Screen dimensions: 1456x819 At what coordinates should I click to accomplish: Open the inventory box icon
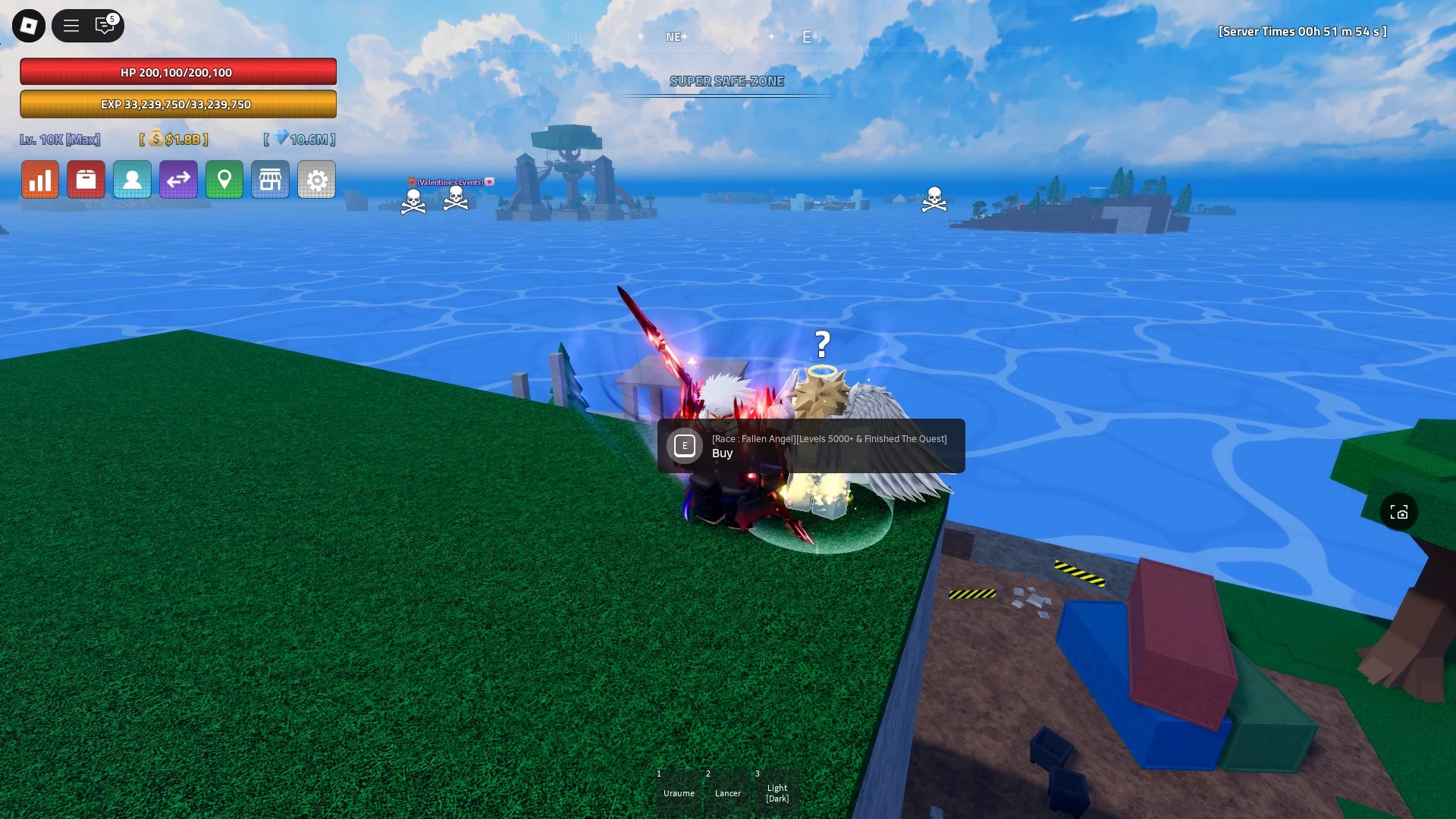(86, 180)
